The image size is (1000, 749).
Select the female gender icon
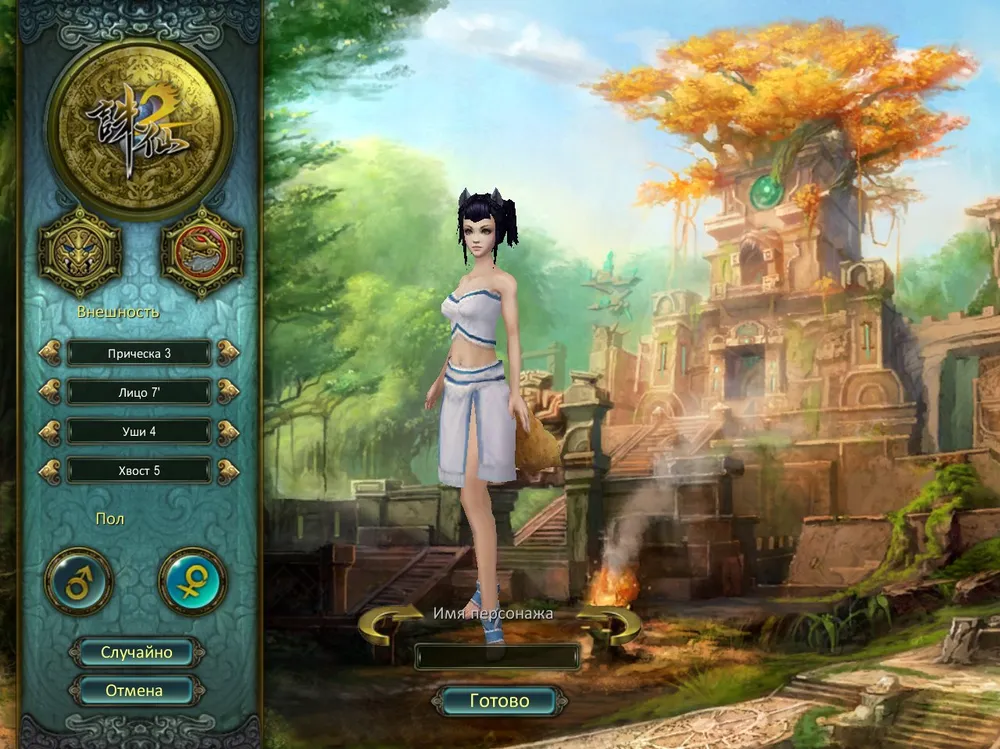(x=192, y=581)
